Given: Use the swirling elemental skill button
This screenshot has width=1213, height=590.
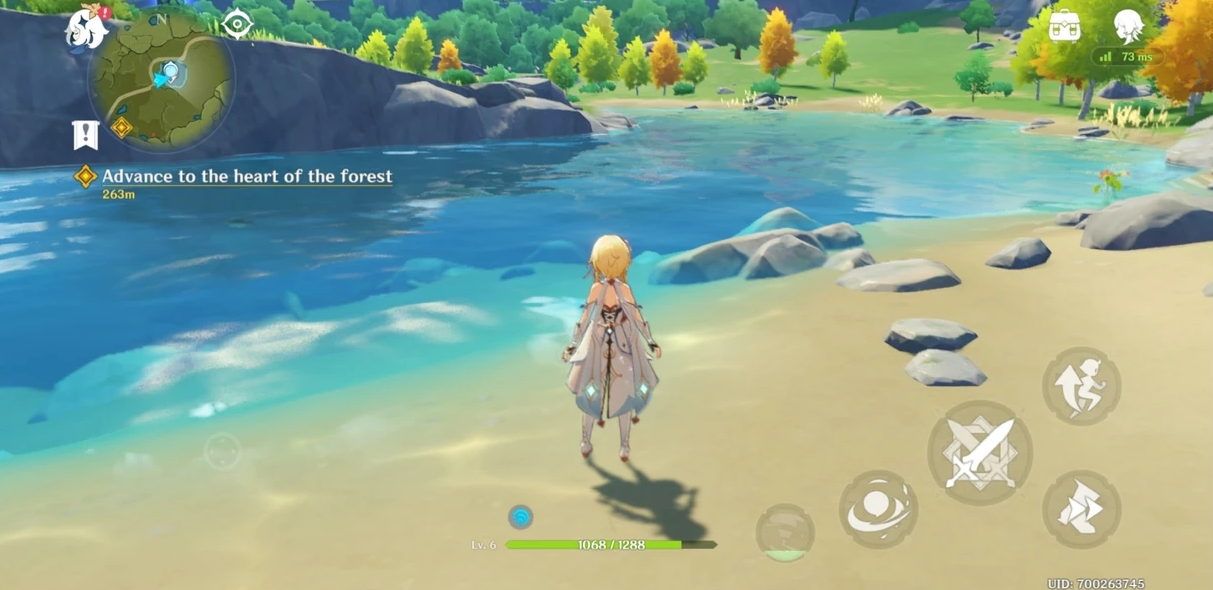Looking at the screenshot, I should [878, 510].
